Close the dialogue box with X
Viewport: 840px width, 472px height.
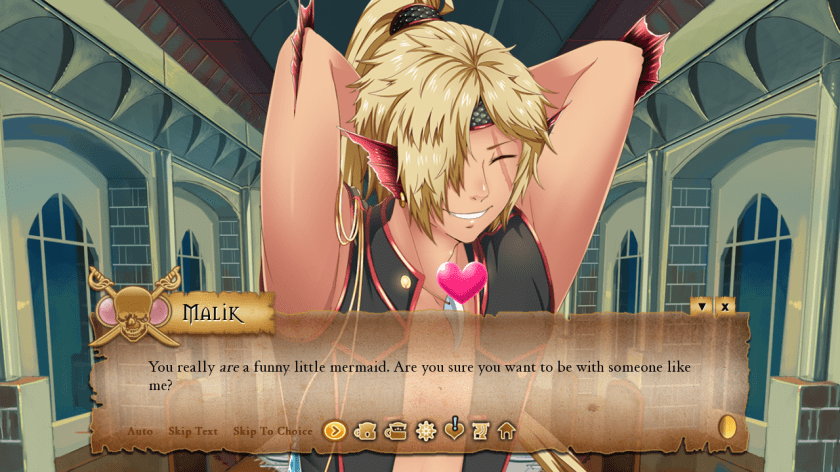725,306
